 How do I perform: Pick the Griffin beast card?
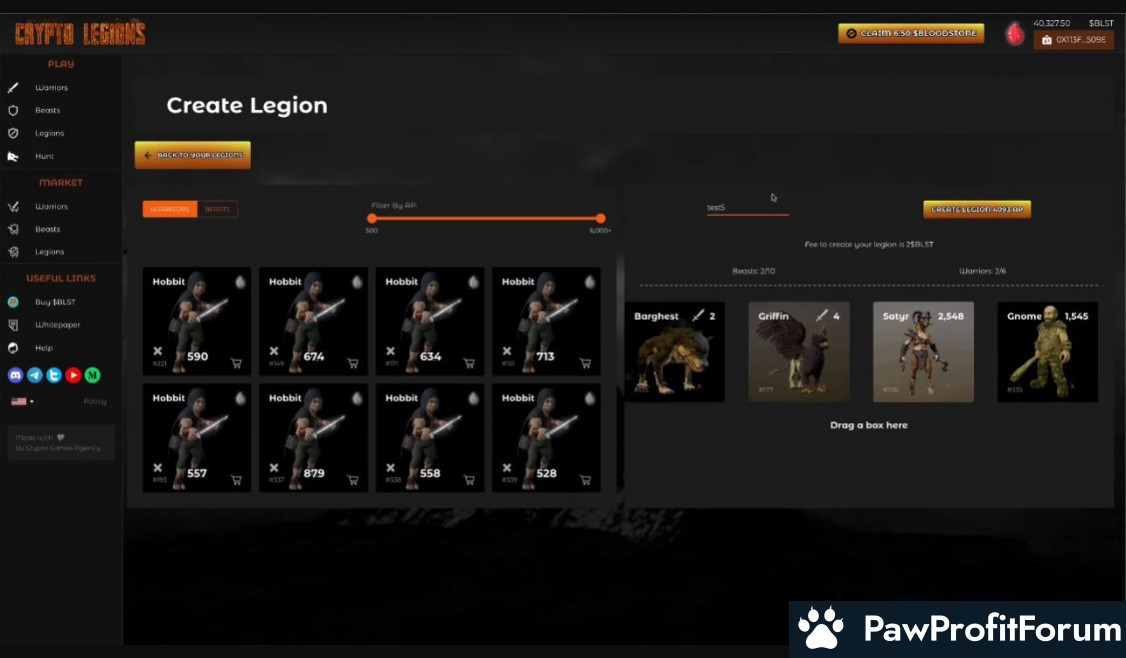click(x=799, y=352)
